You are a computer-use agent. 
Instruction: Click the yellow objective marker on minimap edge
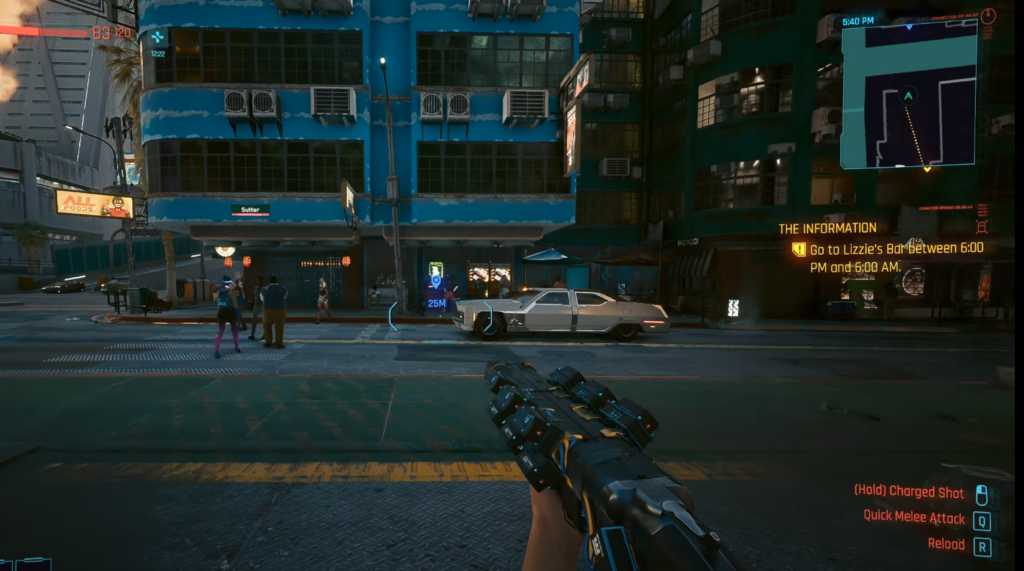926,168
